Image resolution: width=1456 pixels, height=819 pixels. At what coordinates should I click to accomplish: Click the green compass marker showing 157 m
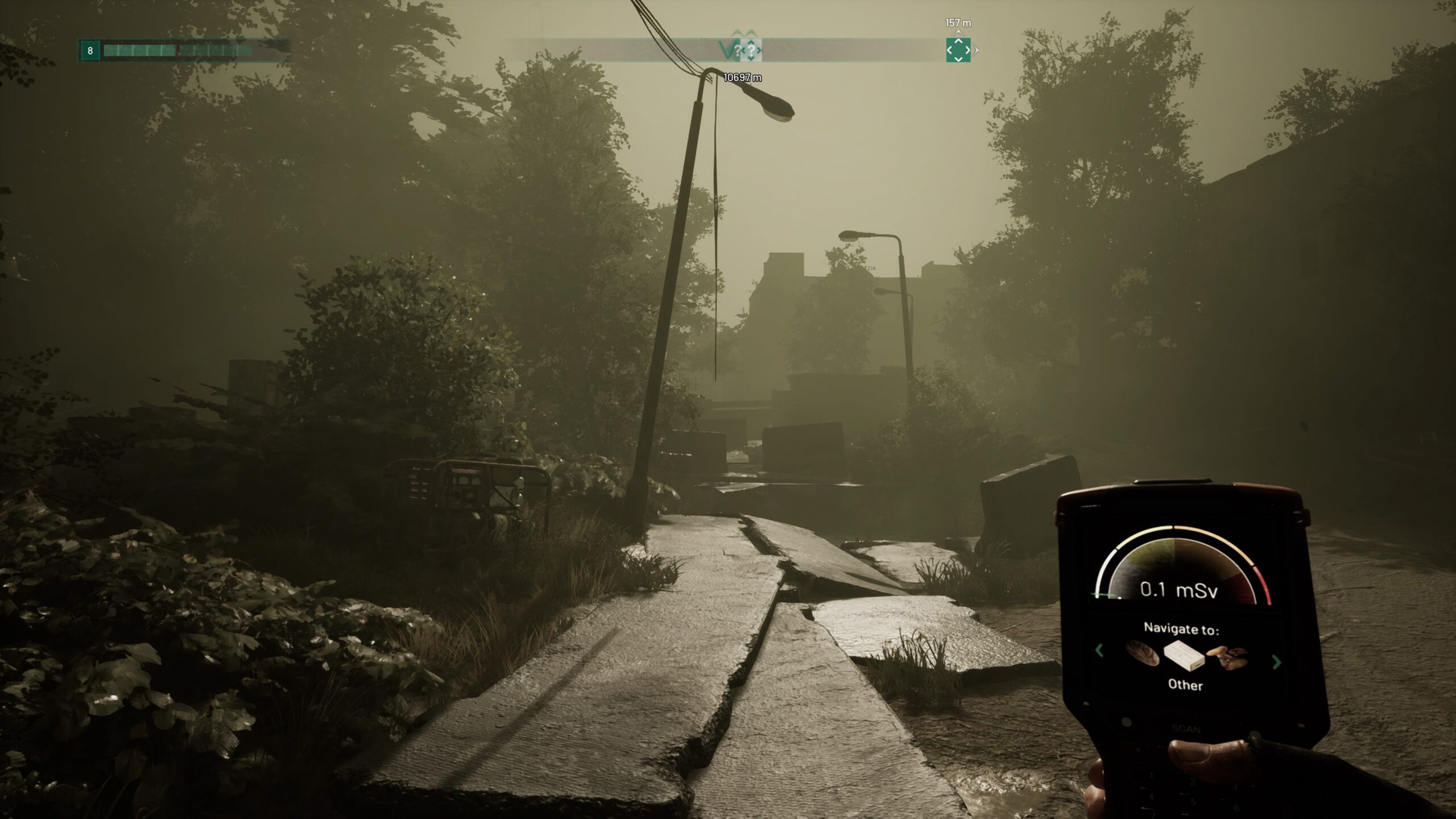(x=958, y=50)
